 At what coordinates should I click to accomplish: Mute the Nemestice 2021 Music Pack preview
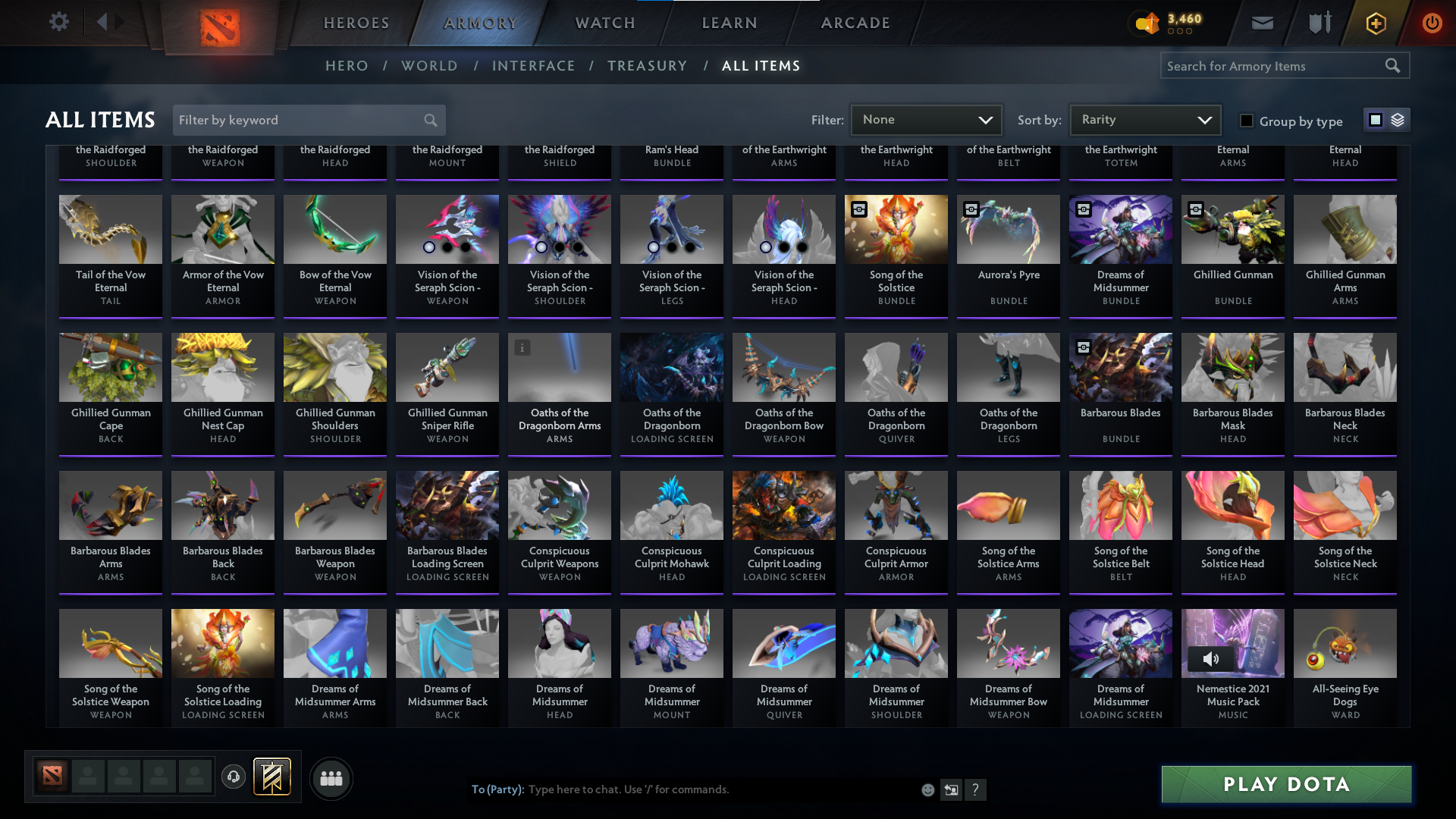[1210, 659]
